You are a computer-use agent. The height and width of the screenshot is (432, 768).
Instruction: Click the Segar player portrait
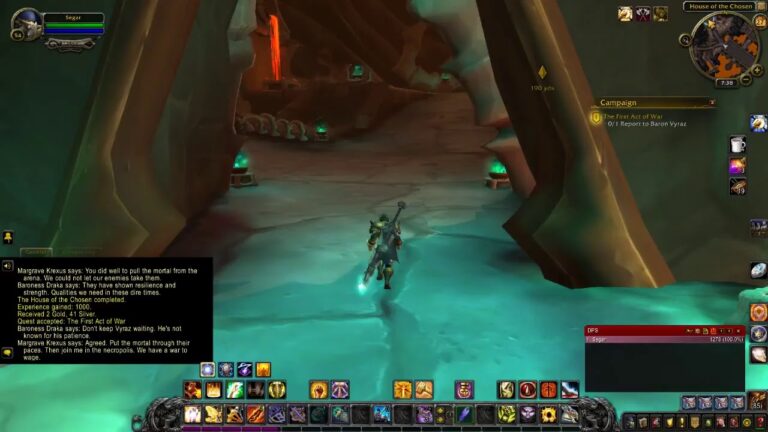click(26, 23)
